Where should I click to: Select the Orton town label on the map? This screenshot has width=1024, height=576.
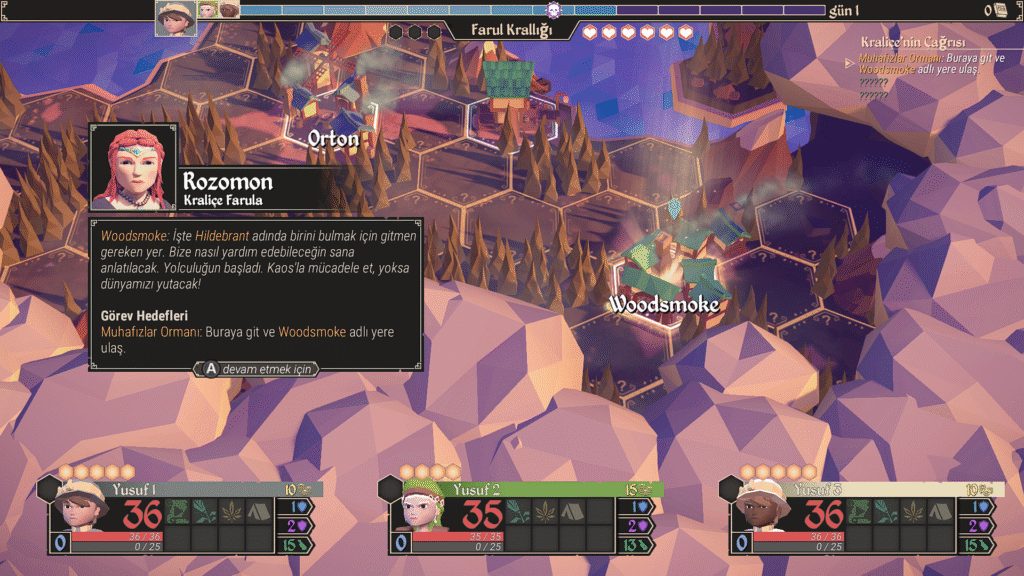point(333,139)
